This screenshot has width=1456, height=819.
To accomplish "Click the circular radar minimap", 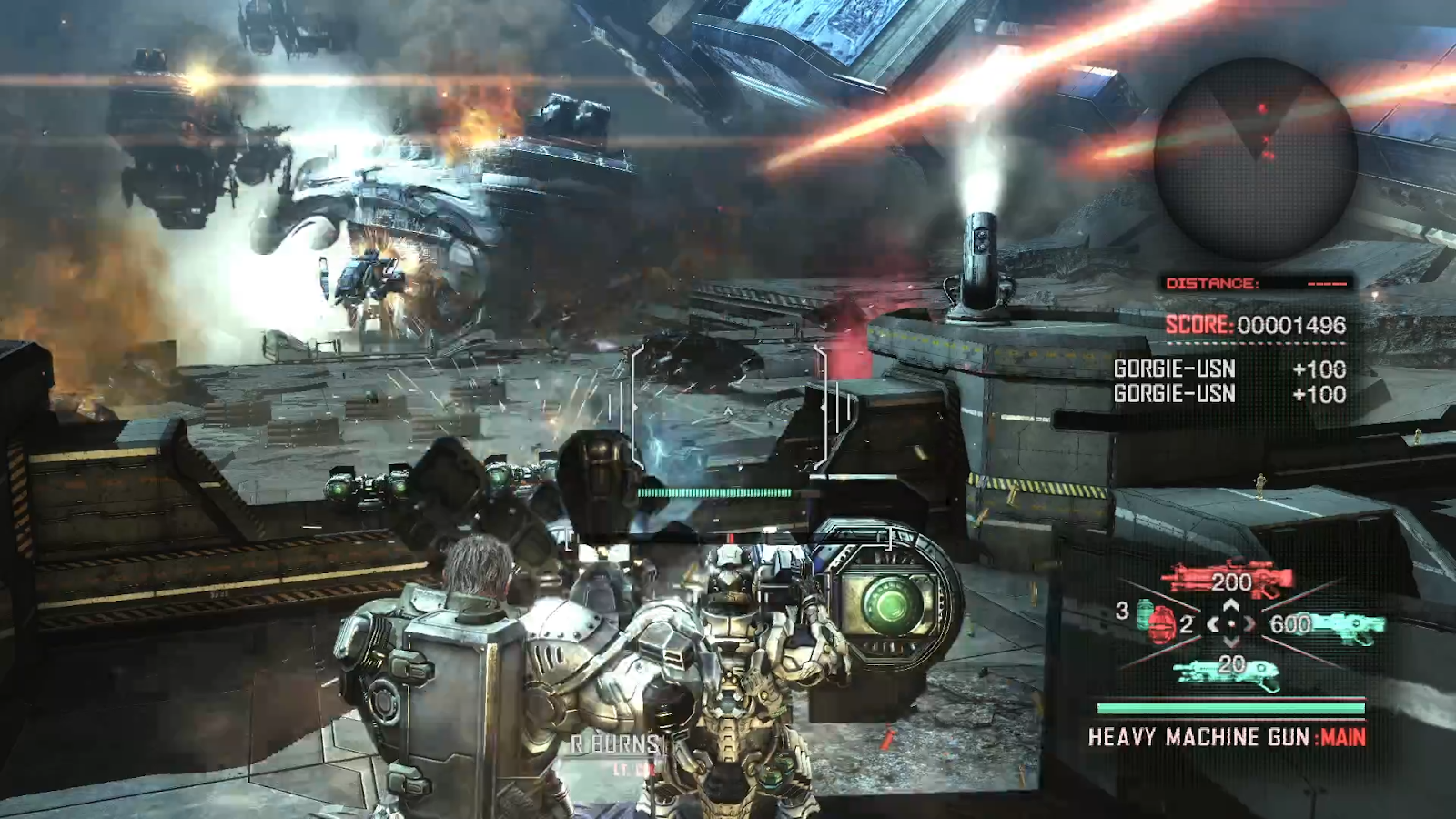I will coord(1255,158).
